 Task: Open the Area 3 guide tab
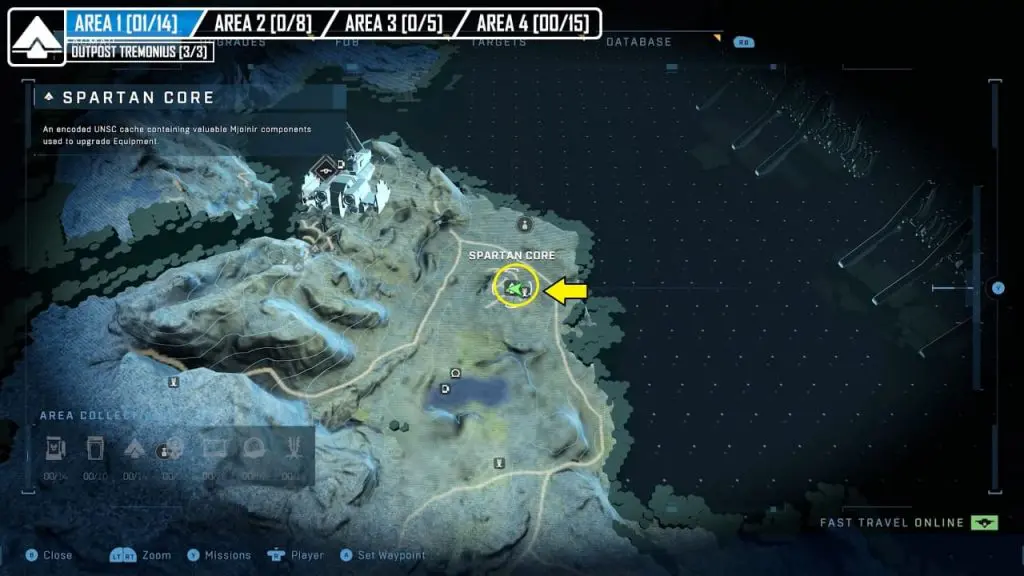392,23
